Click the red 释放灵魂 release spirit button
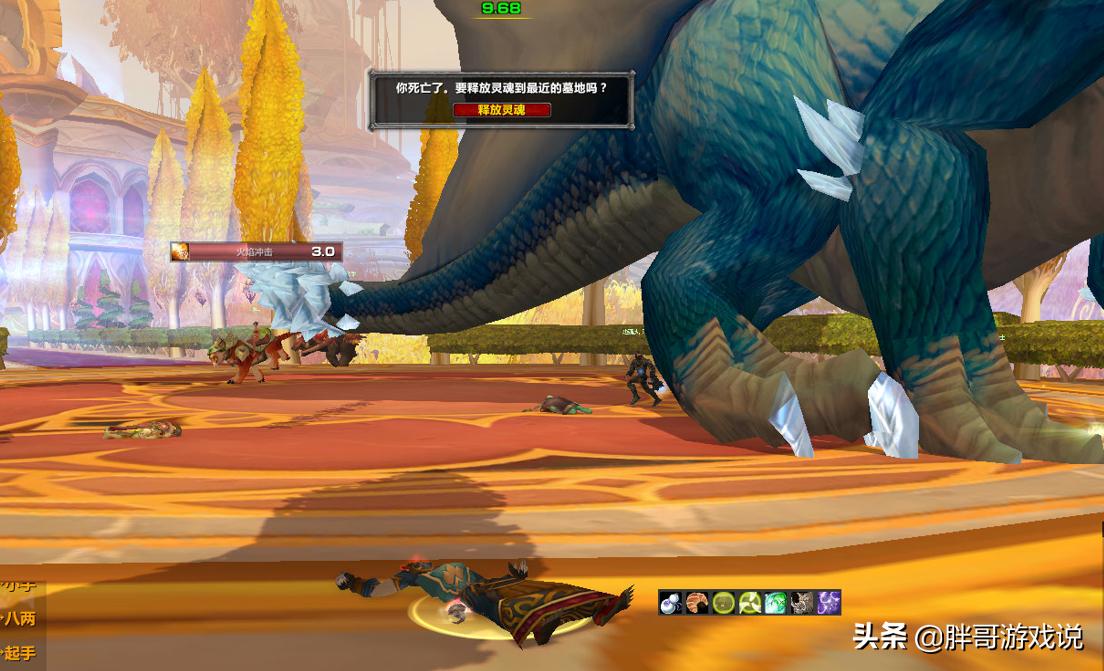 coord(501,110)
